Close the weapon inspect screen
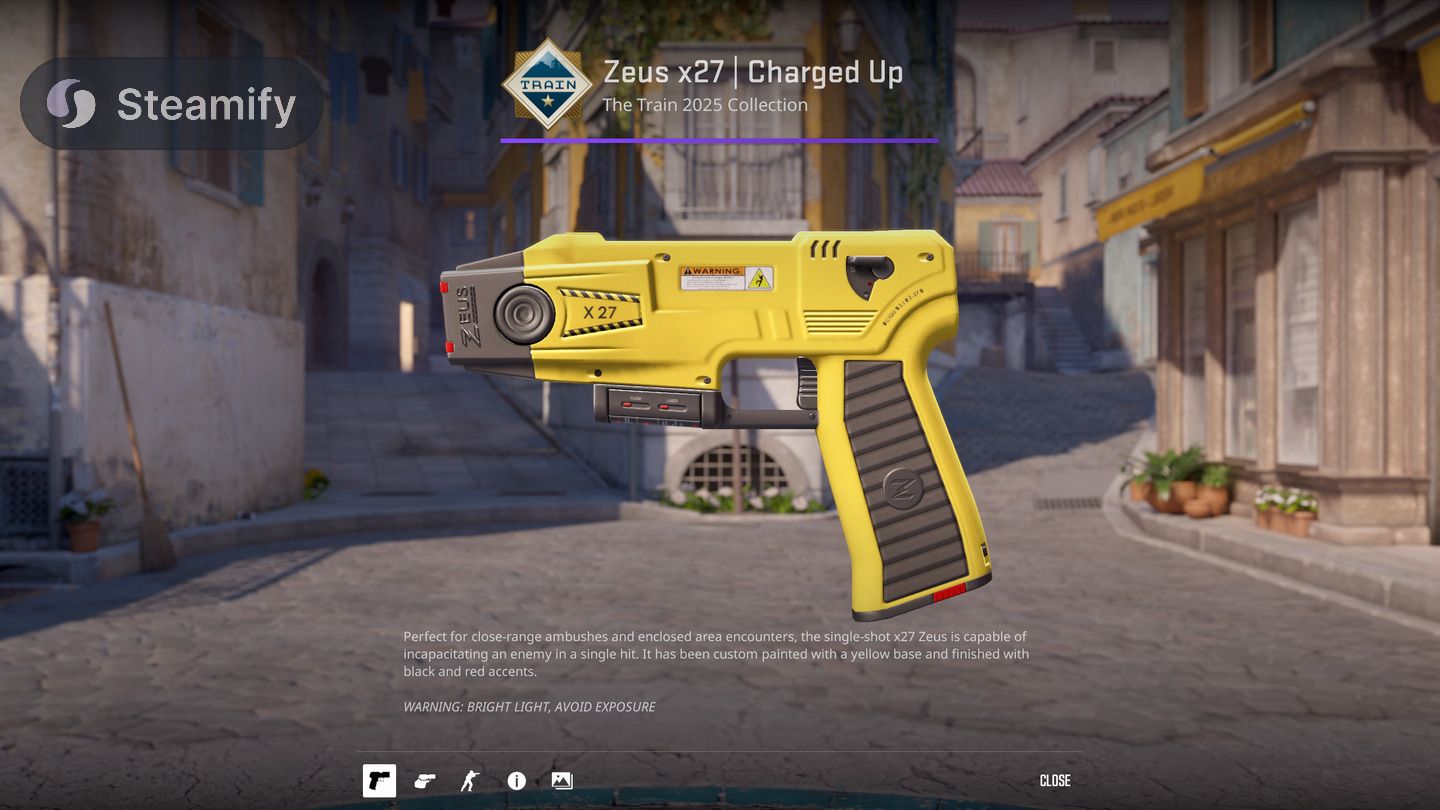 point(1055,781)
